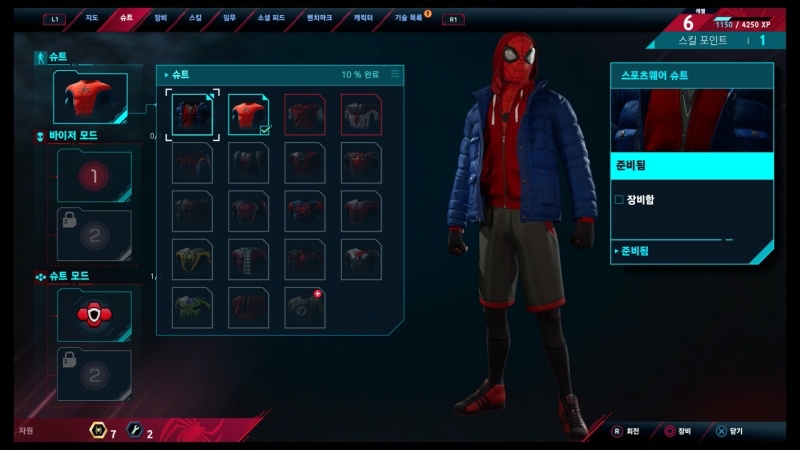
Task: Open the suit mod slot with shield icon
Action: (x=94, y=316)
